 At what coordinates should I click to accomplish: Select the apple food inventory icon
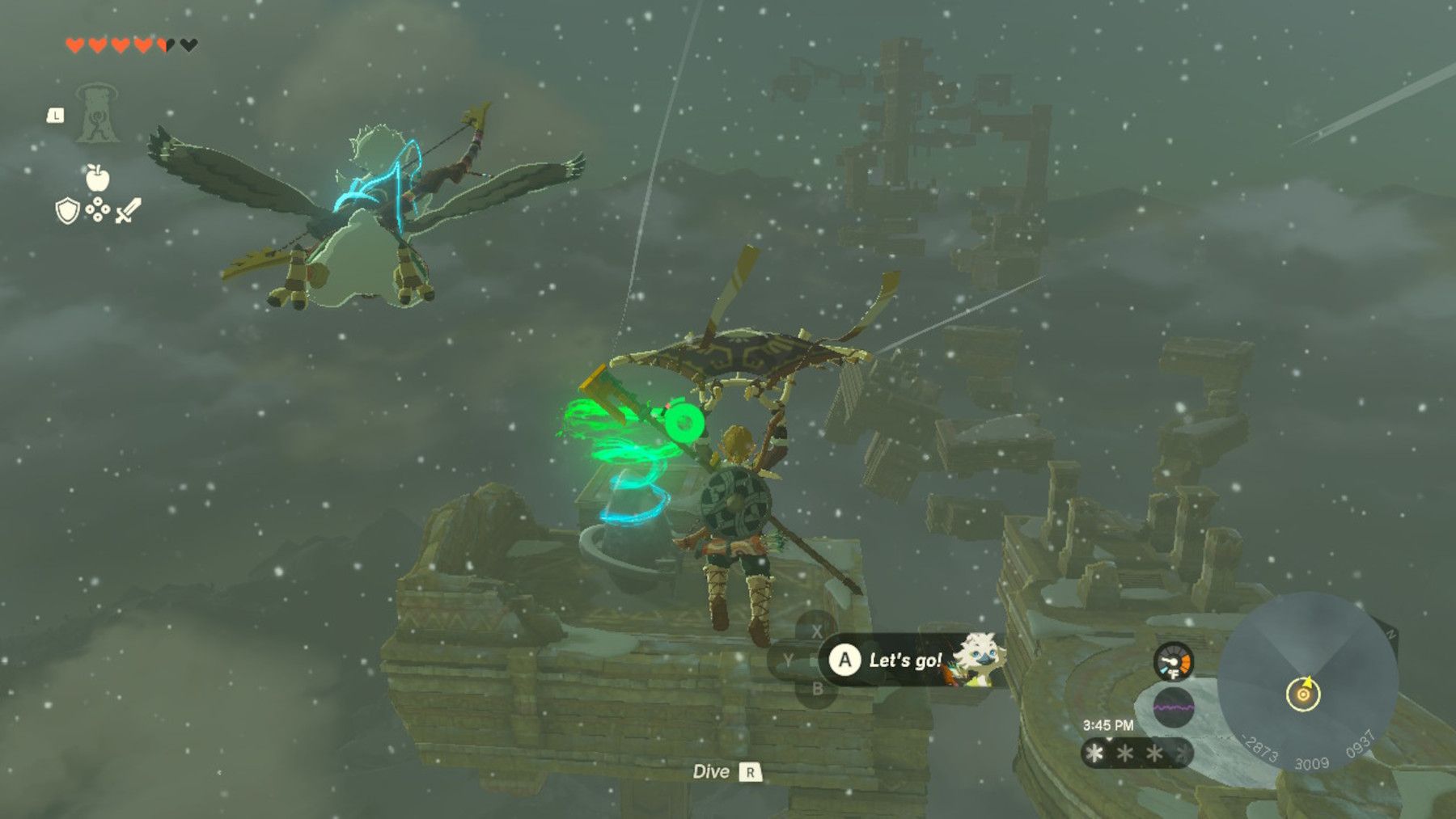98,176
